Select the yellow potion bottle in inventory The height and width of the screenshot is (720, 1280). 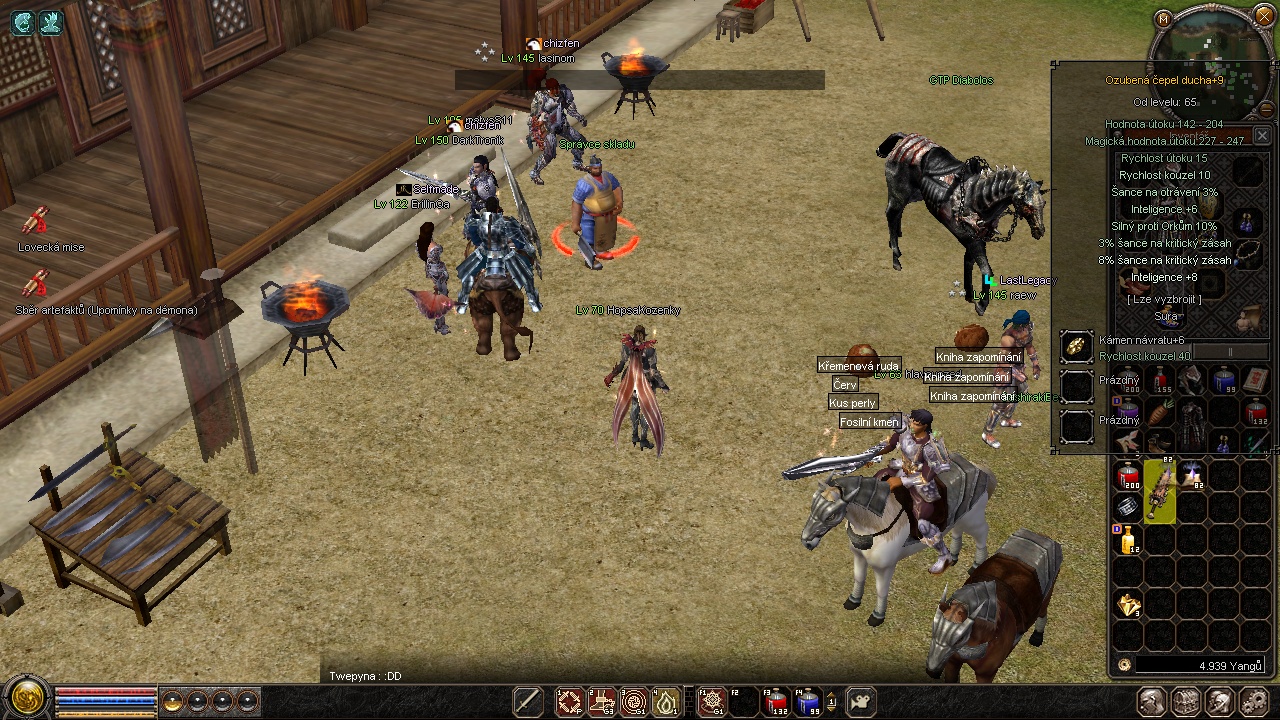1128,540
